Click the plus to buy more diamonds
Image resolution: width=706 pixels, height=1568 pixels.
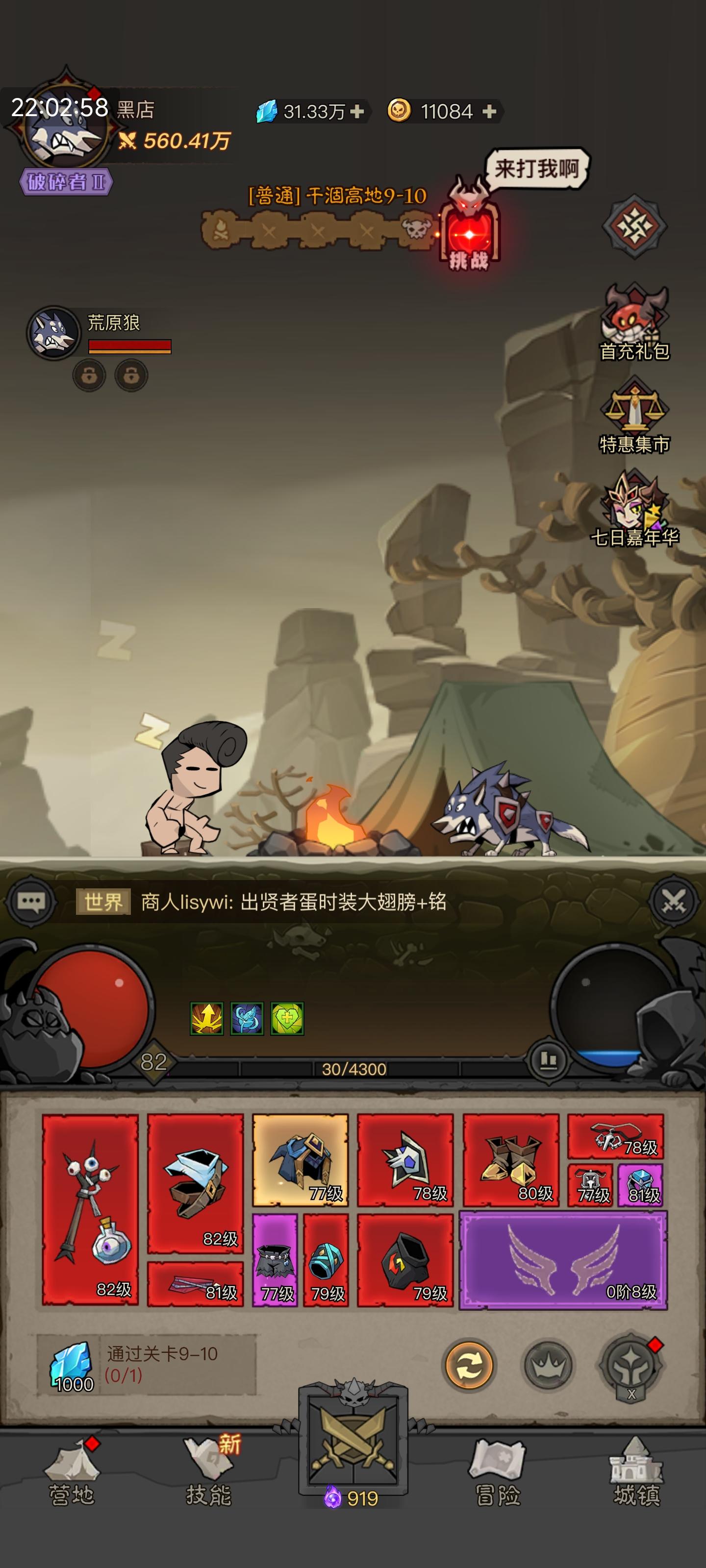[357, 111]
